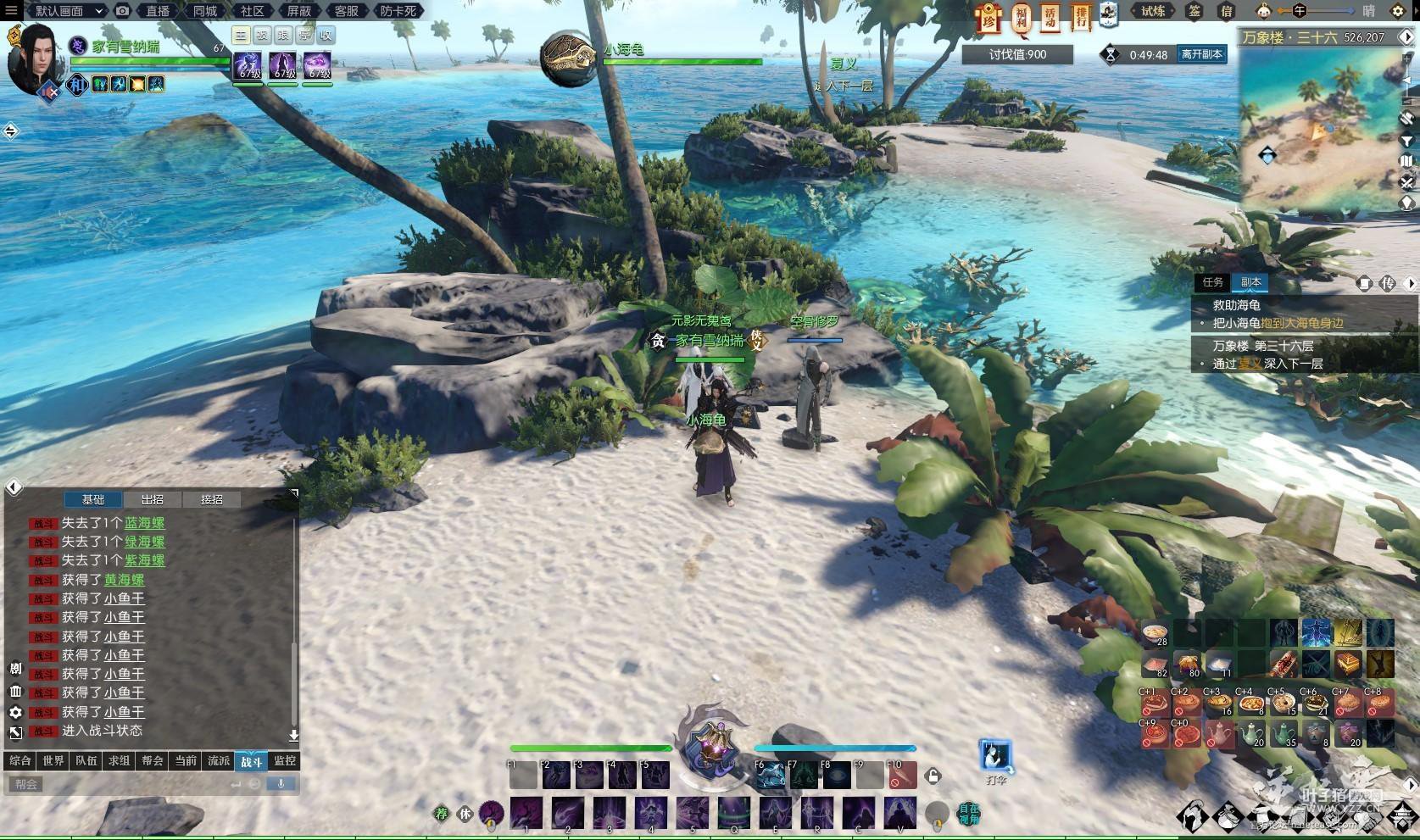The image size is (1420, 840).
Task: Take a screenshot with the camera icon
Action: 123,11
